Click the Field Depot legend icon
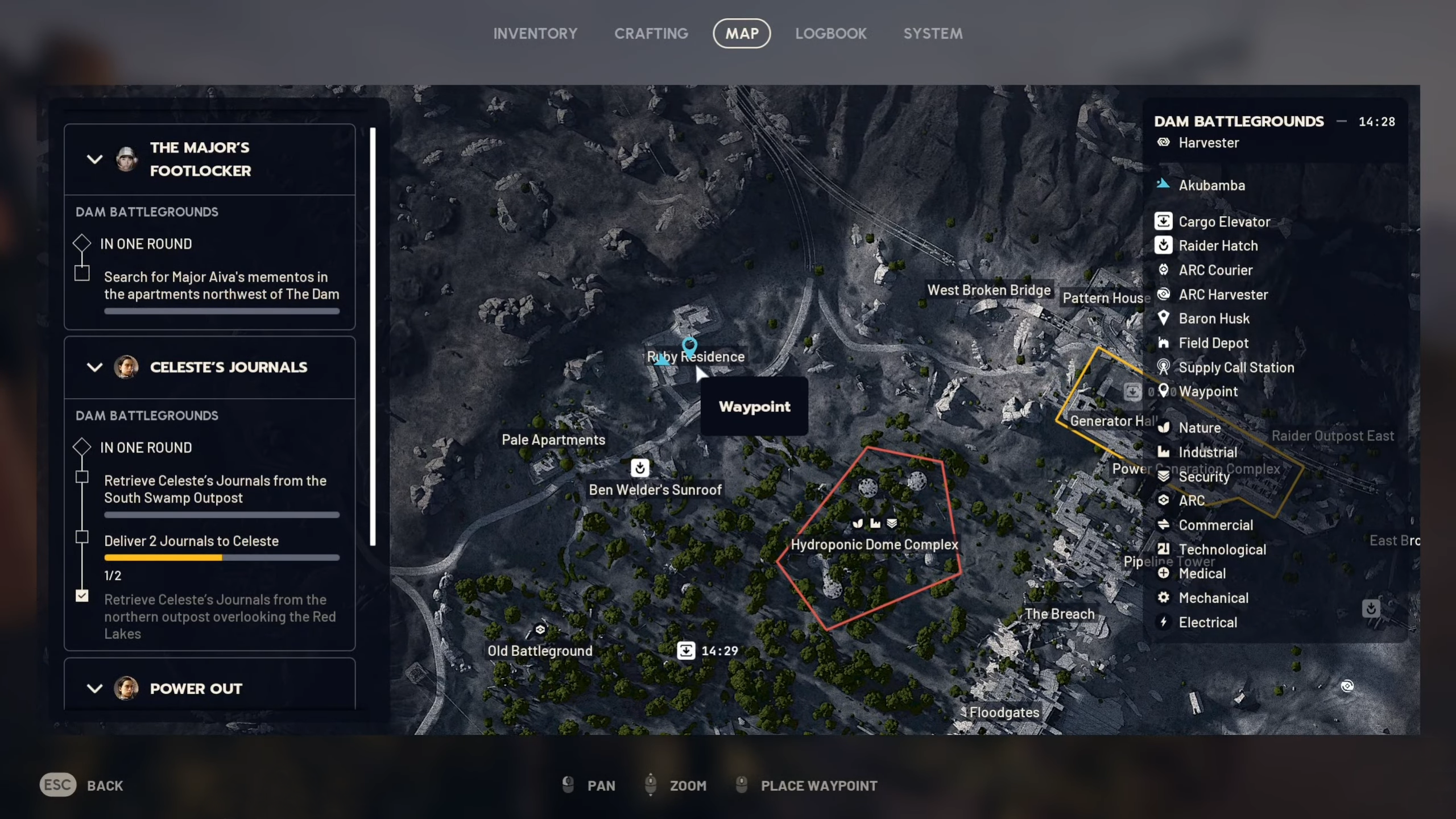 coord(1164,343)
